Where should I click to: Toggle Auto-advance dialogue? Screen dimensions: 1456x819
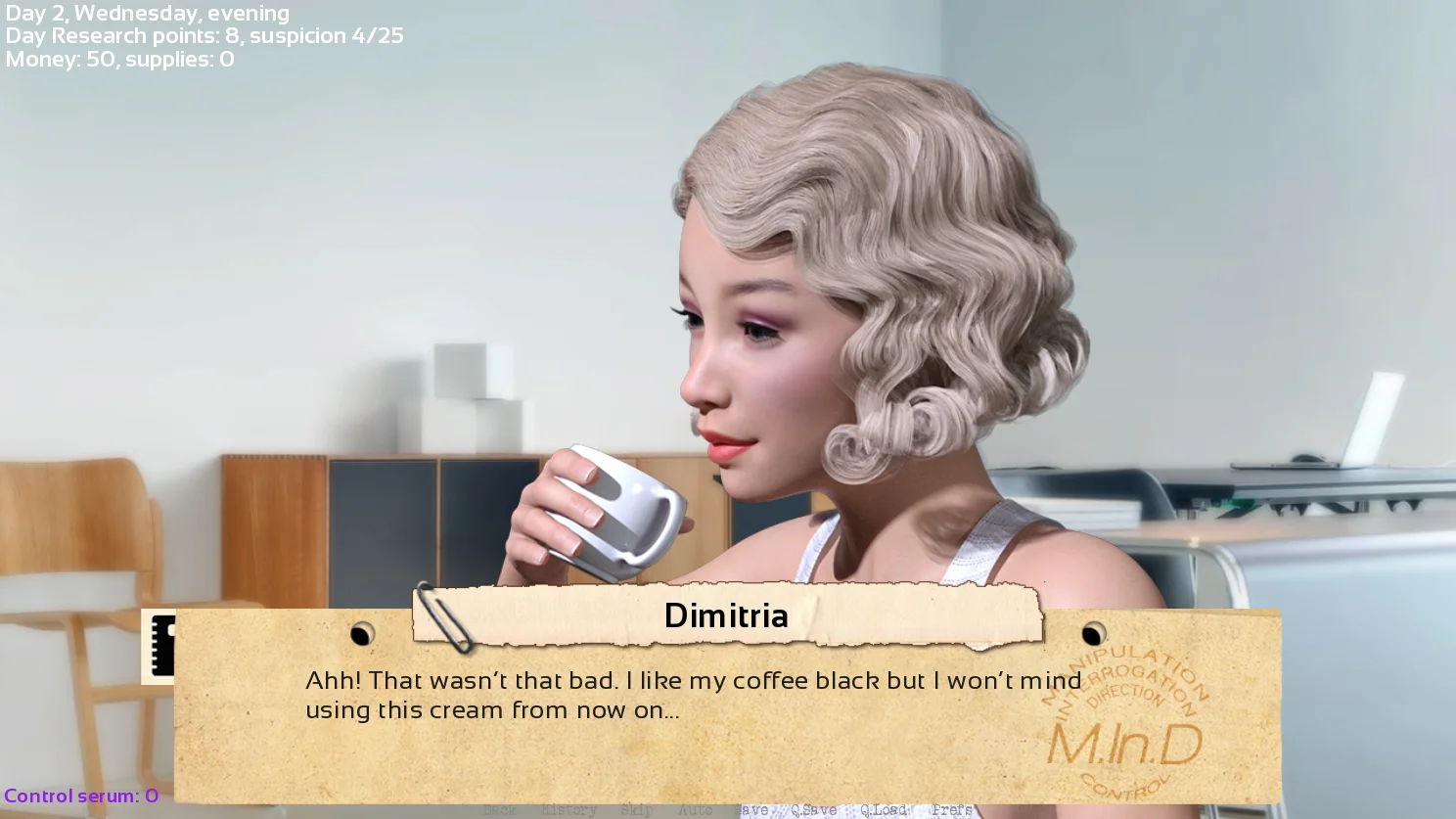695,810
